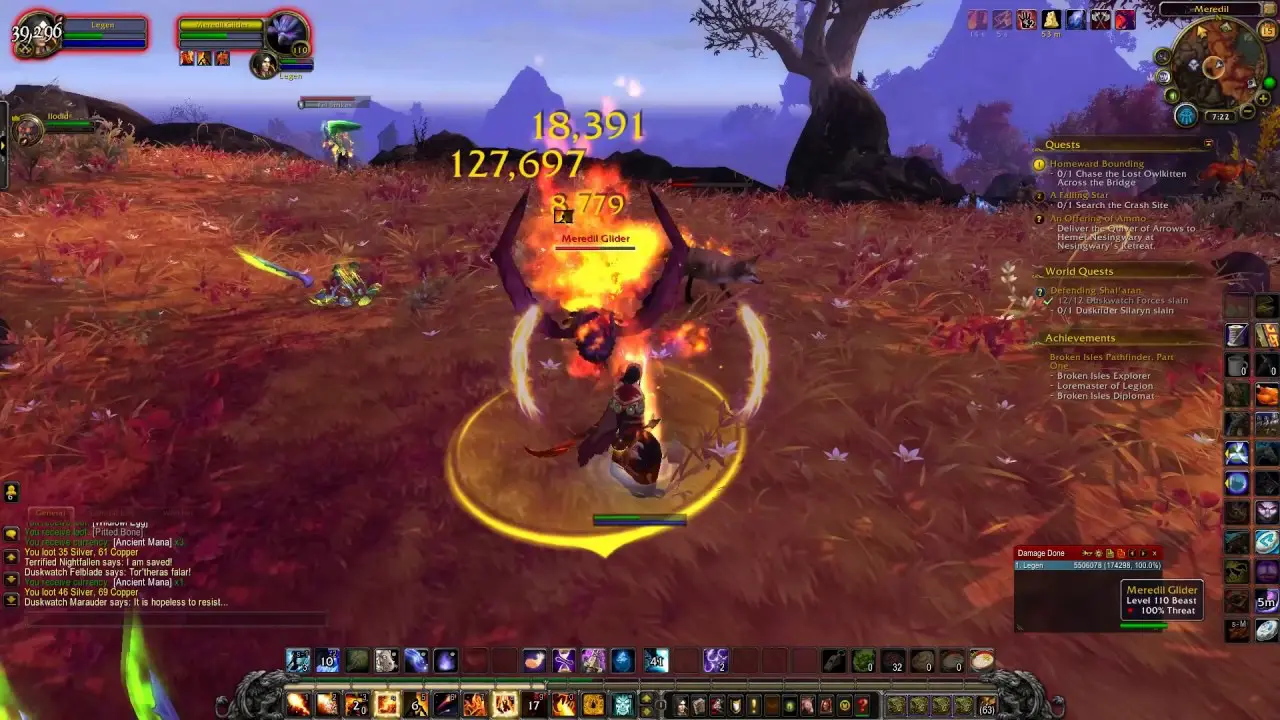The image size is (1280, 720).
Task: Open the main backpack showing 63 slots
Action: coord(987,705)
